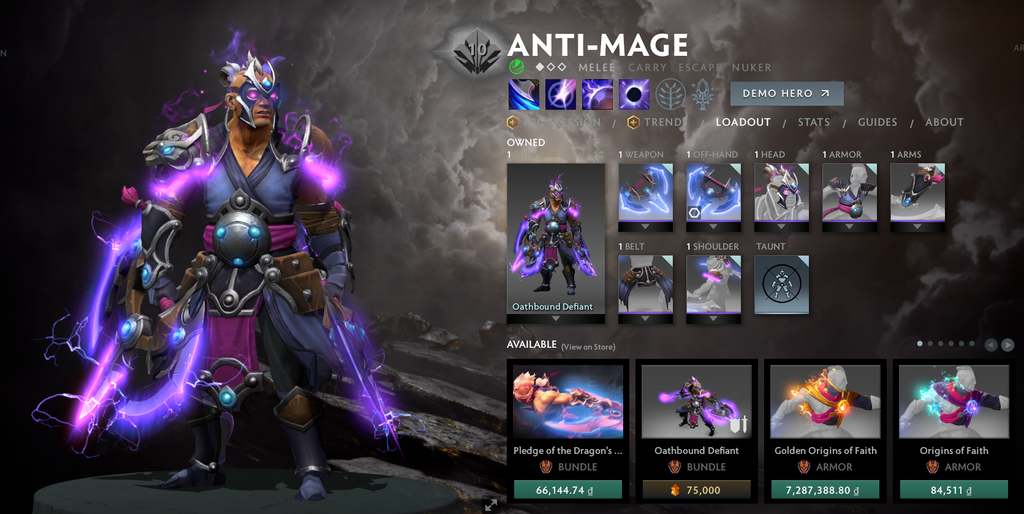This screenshot has width=1024, height=514.
Task: Open the talent tree icon
Action: [670, 95]
